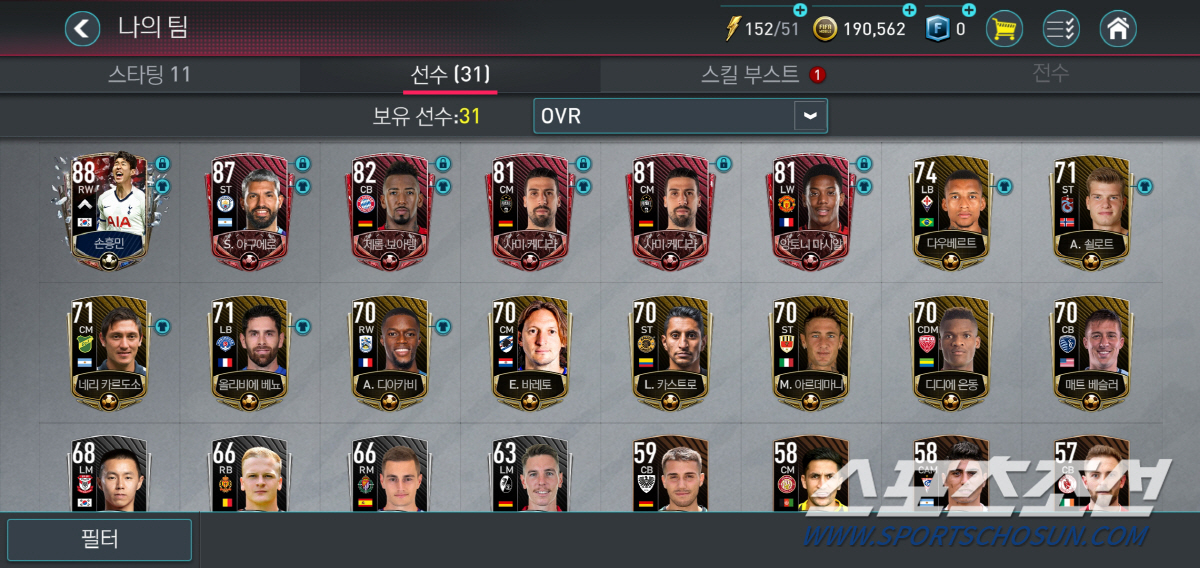Open the 스킬 부스트 tab
1200x568 pixels.
751,74
